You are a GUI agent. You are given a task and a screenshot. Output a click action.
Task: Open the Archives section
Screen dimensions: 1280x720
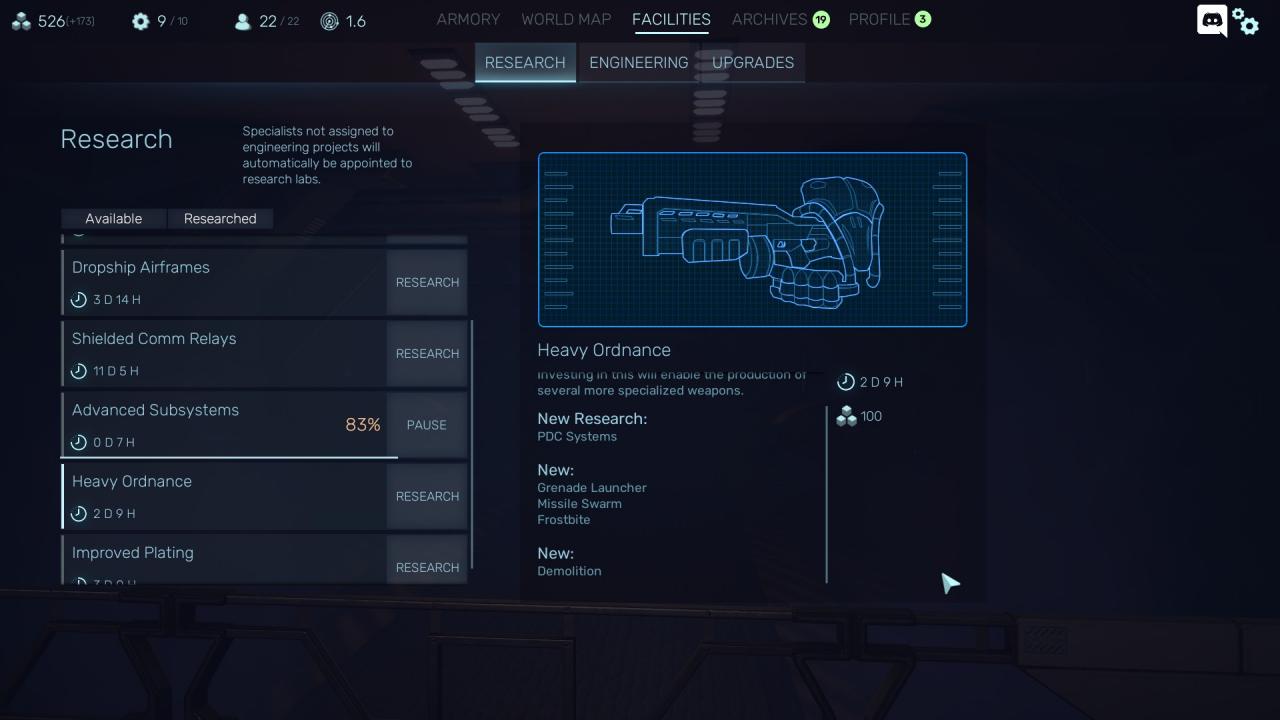(x=769, y=19)
